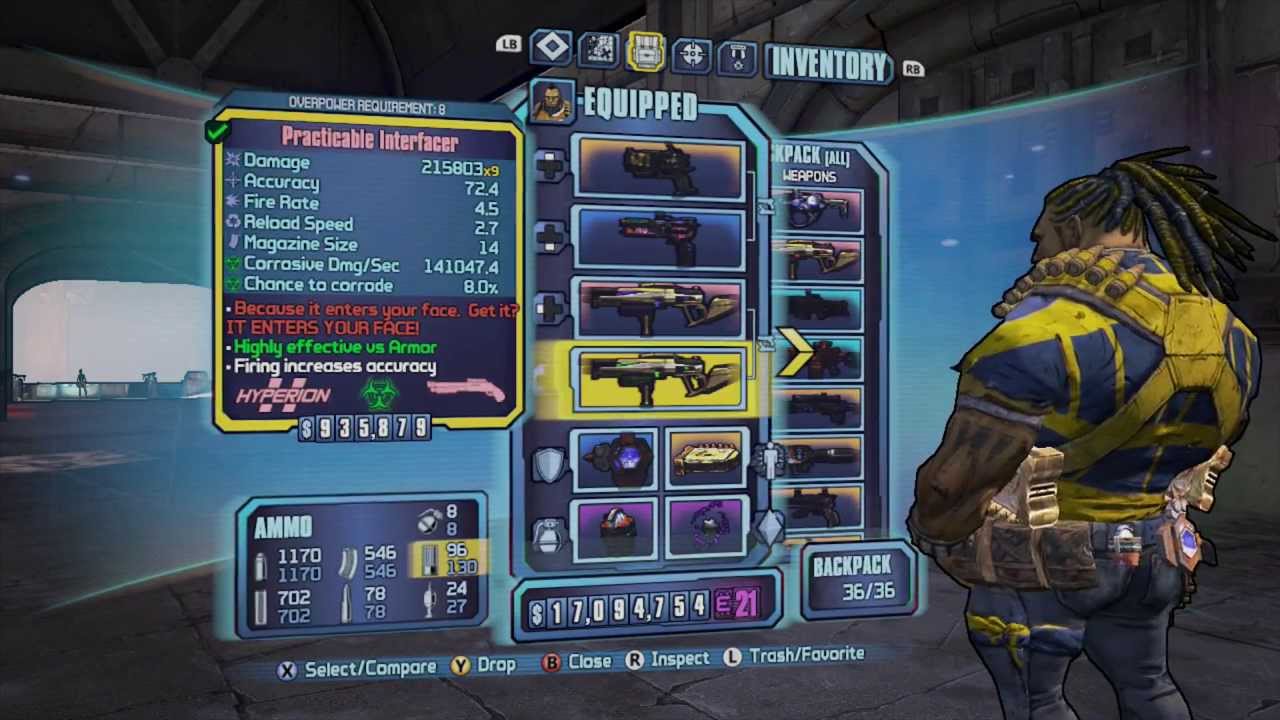Click the character portrait beside Equipped
This screenshot has width=1280, height=720.
[552, 102]
